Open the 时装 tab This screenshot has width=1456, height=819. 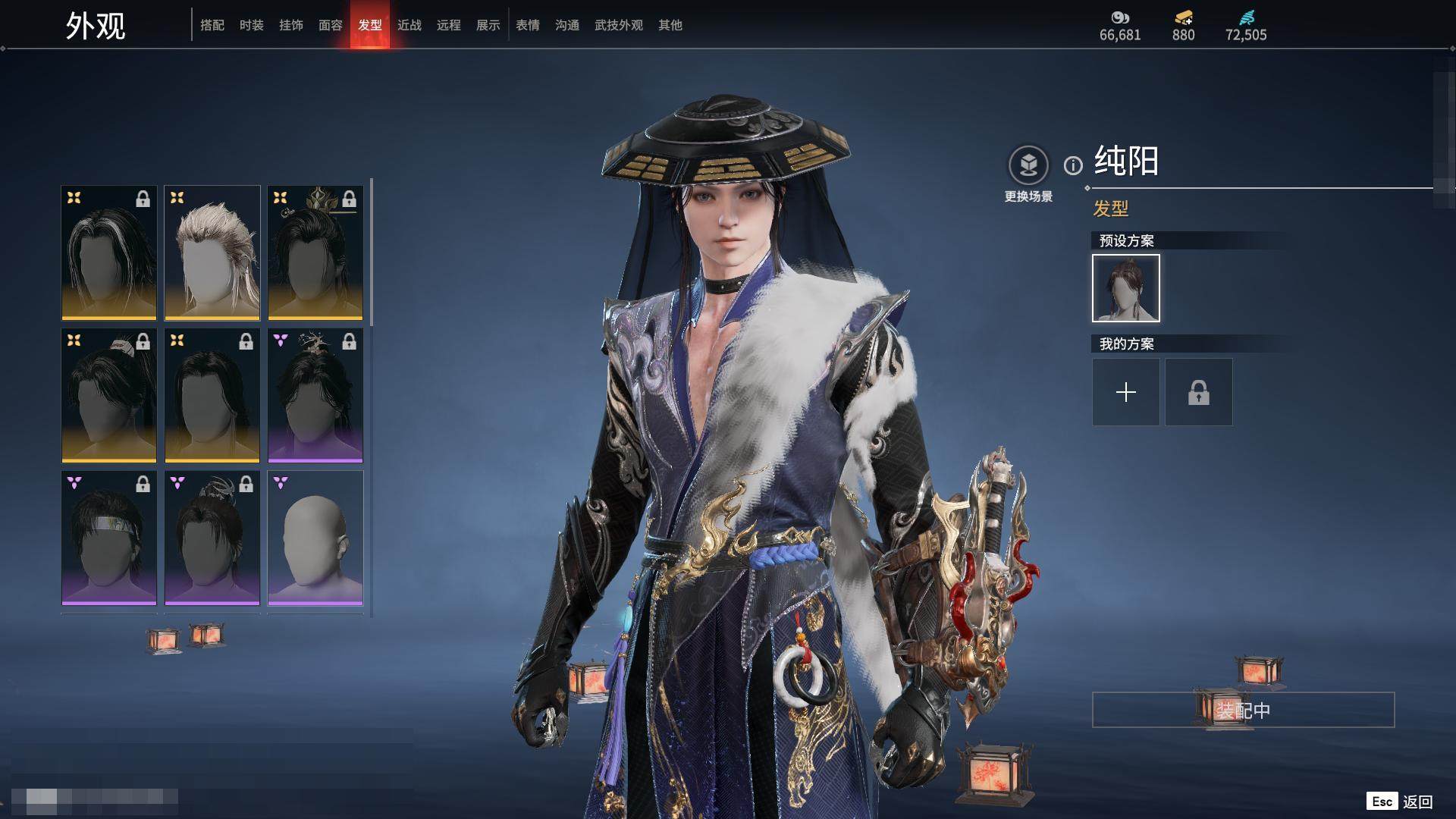252,25
